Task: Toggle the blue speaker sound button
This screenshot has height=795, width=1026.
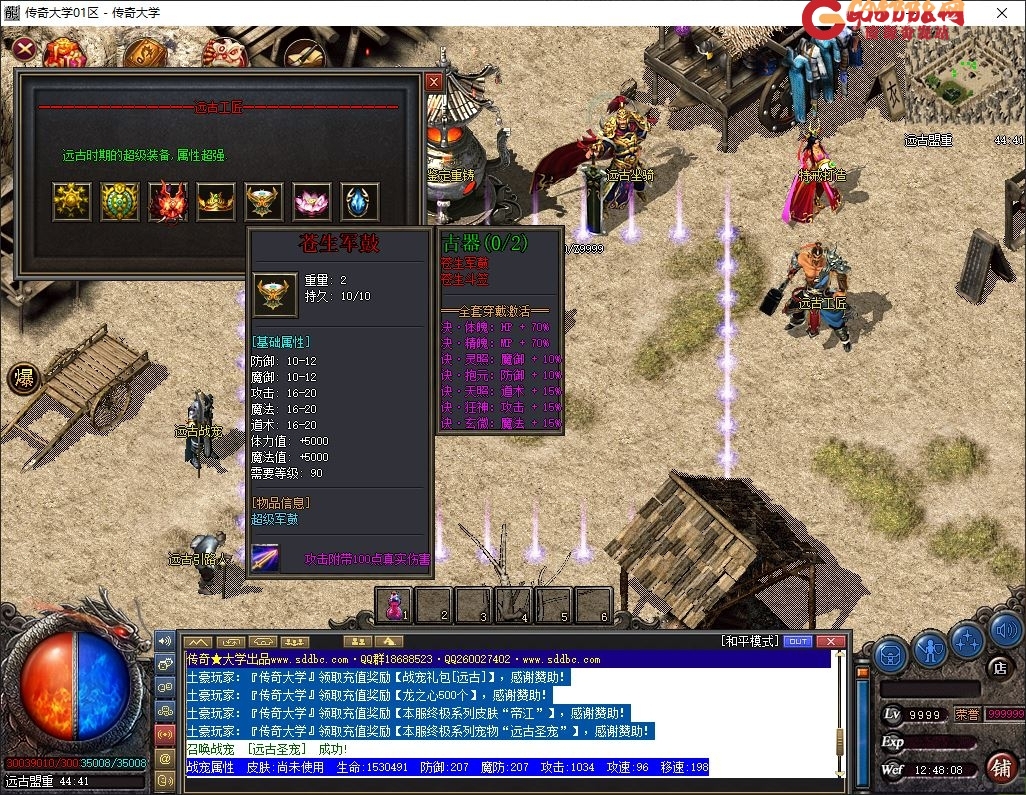Action: click(x=1005, y=632)
